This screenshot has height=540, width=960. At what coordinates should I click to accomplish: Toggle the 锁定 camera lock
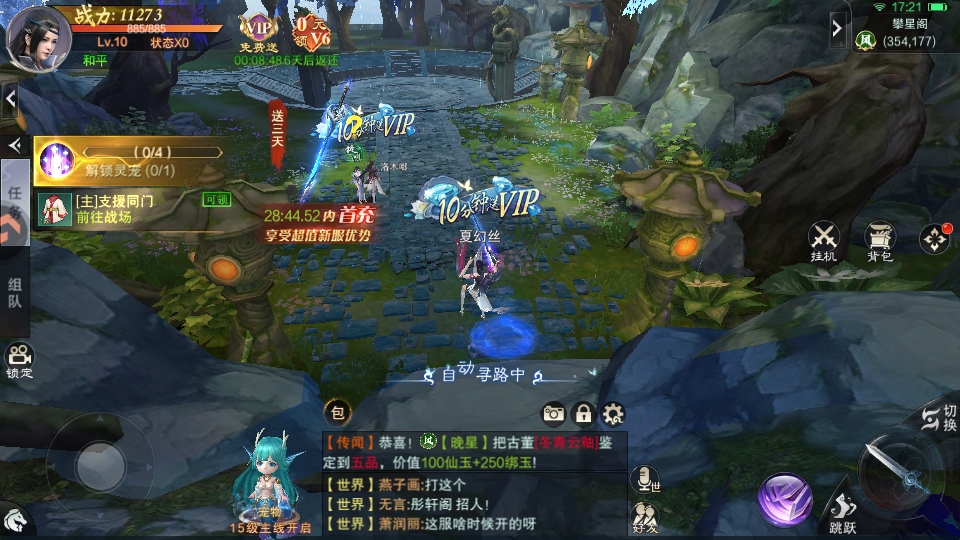click(19, 360)
